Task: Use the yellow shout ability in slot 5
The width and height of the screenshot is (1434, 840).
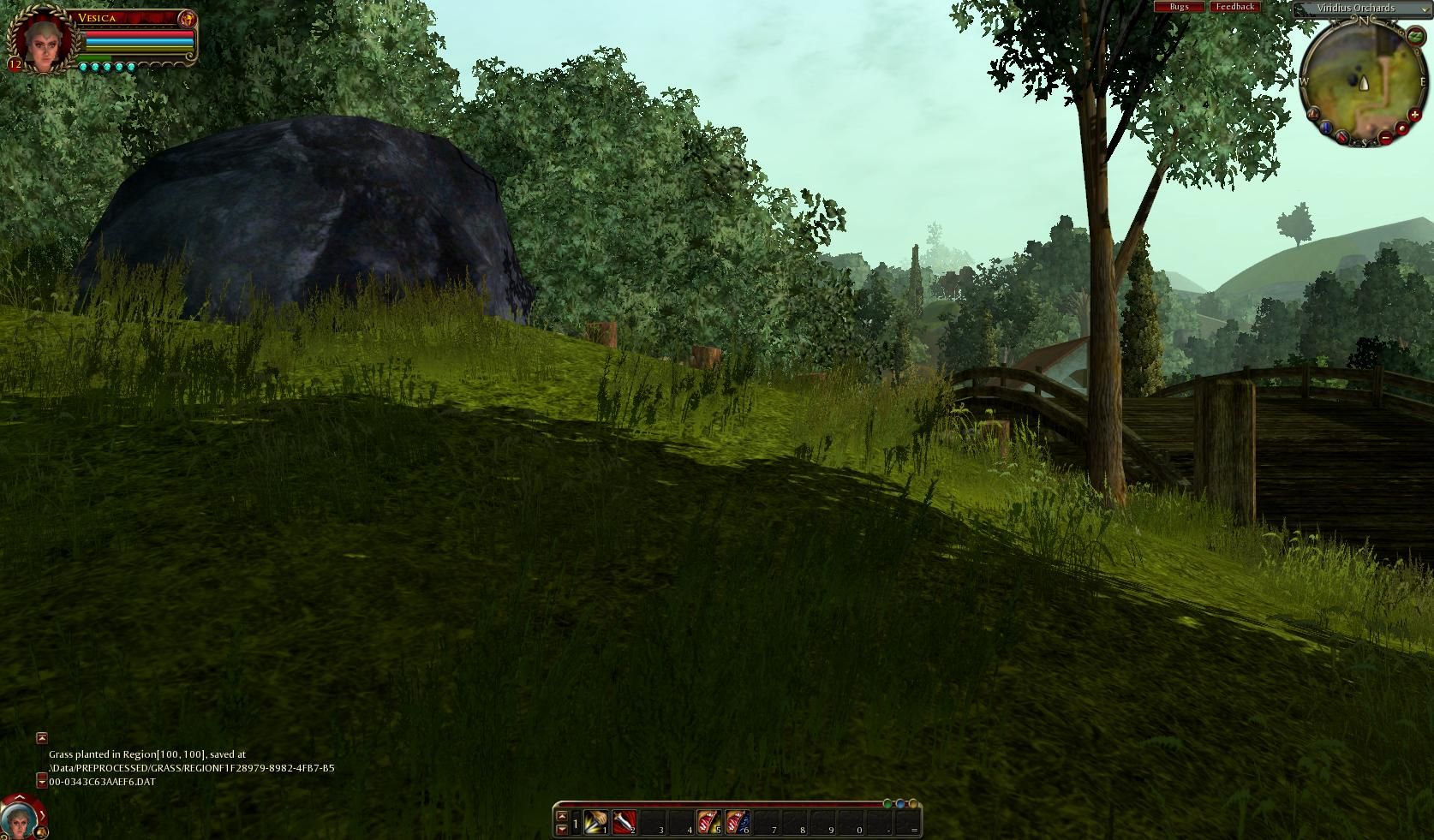Action: (x=708, y=823)
